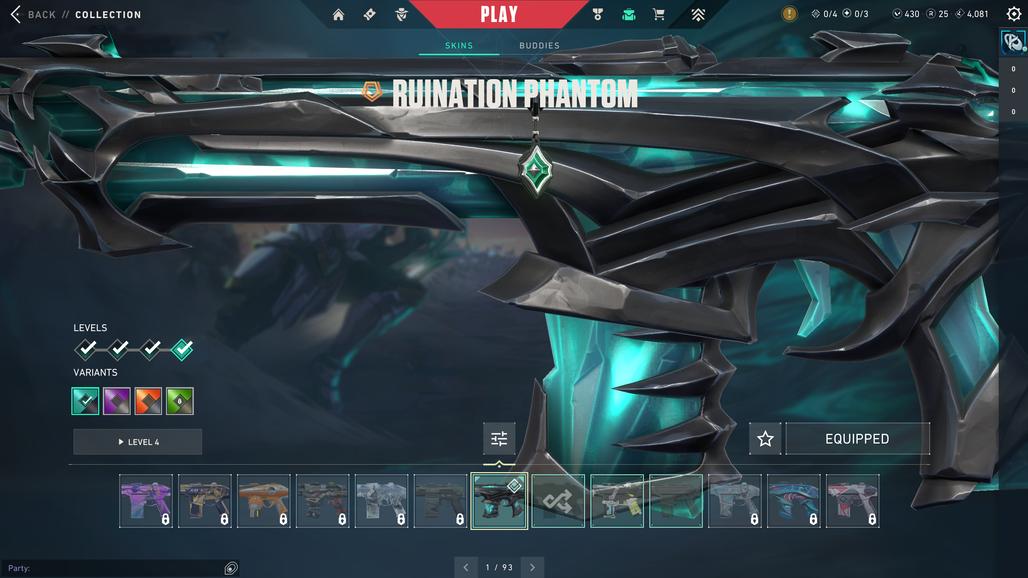Click the Equipped button

[x=857, y=439]
